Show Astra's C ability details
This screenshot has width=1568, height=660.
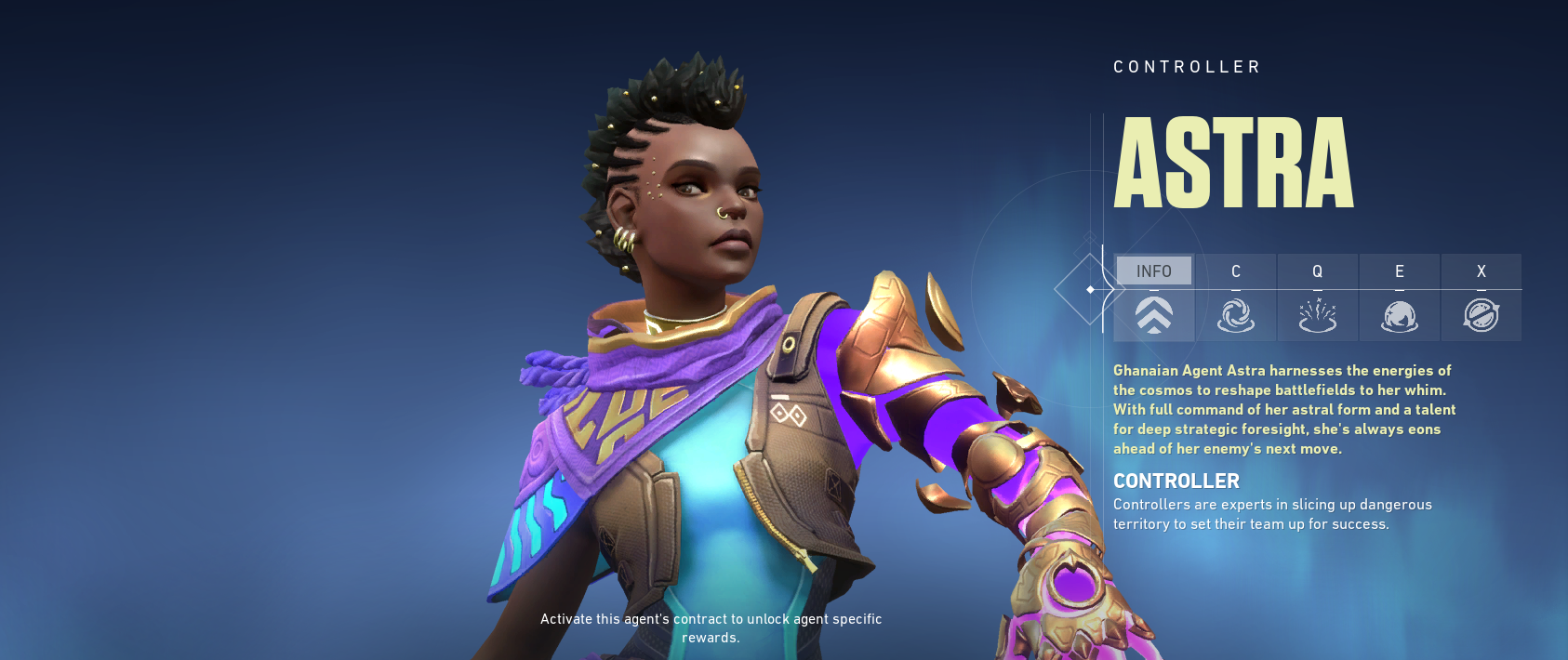[x=1236, y=297]
